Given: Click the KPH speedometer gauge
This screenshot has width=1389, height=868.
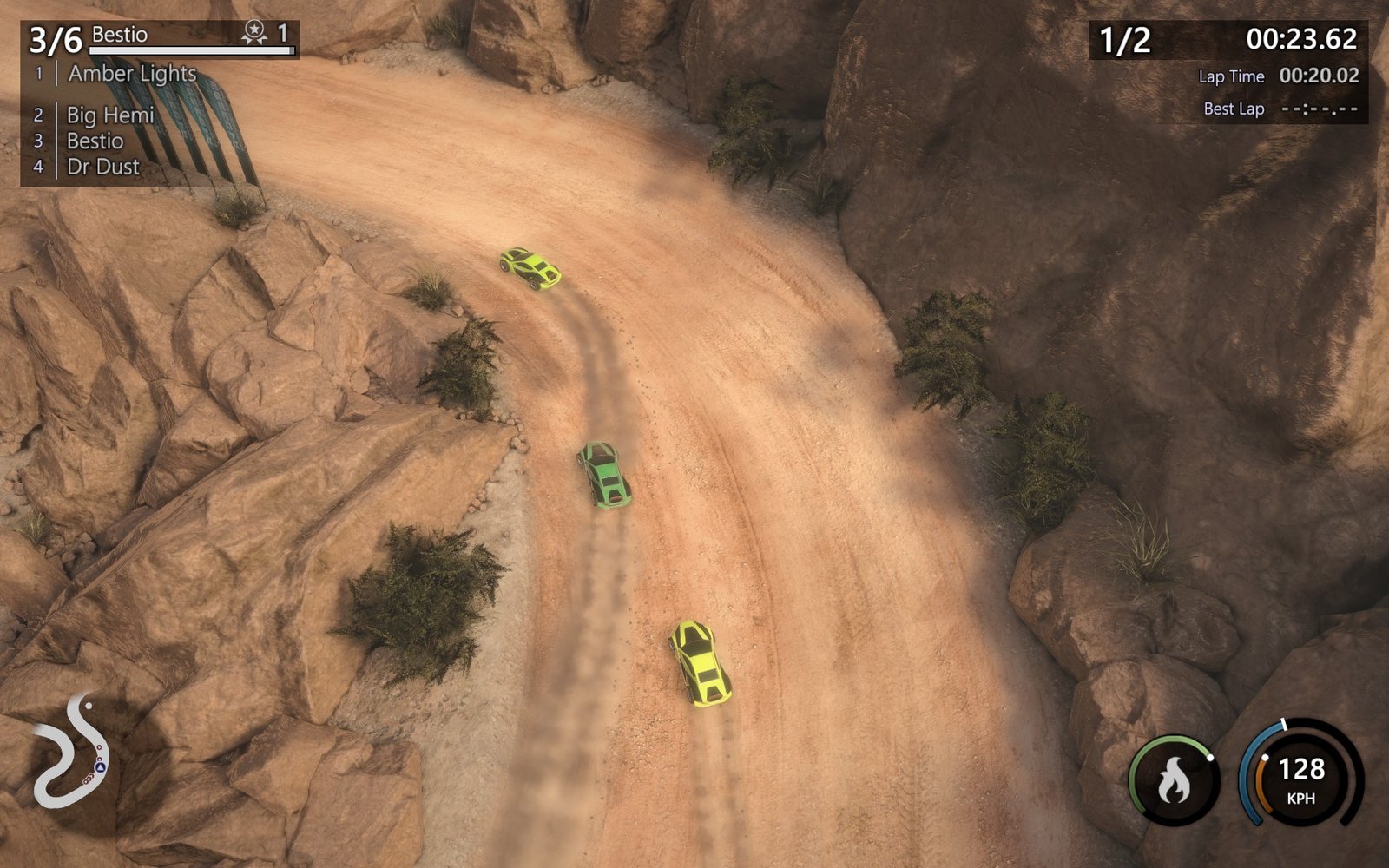Looking at the screenshot, I should 1300,775.
